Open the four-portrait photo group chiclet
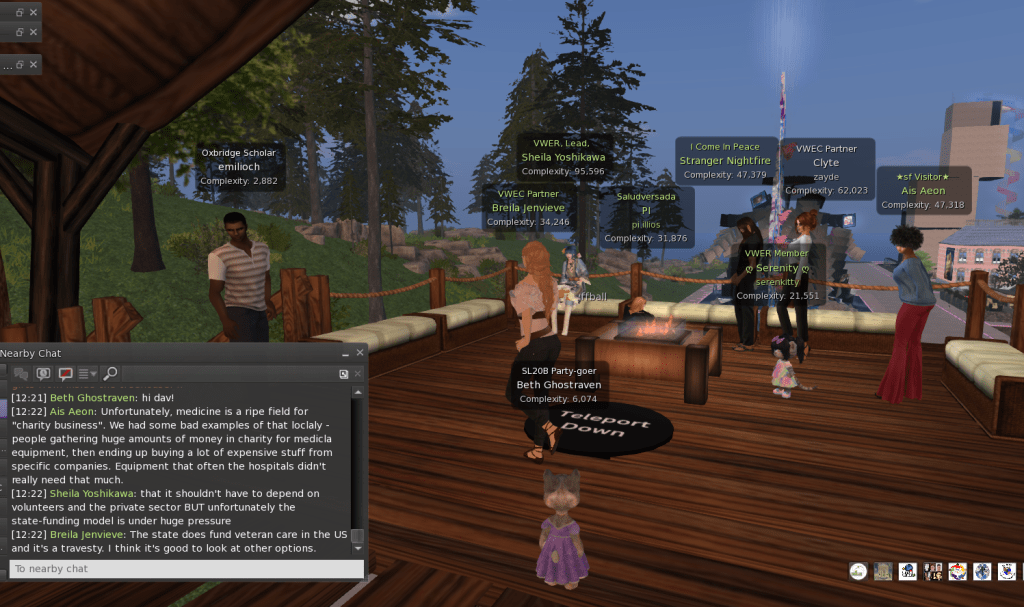 click(933, 572)
